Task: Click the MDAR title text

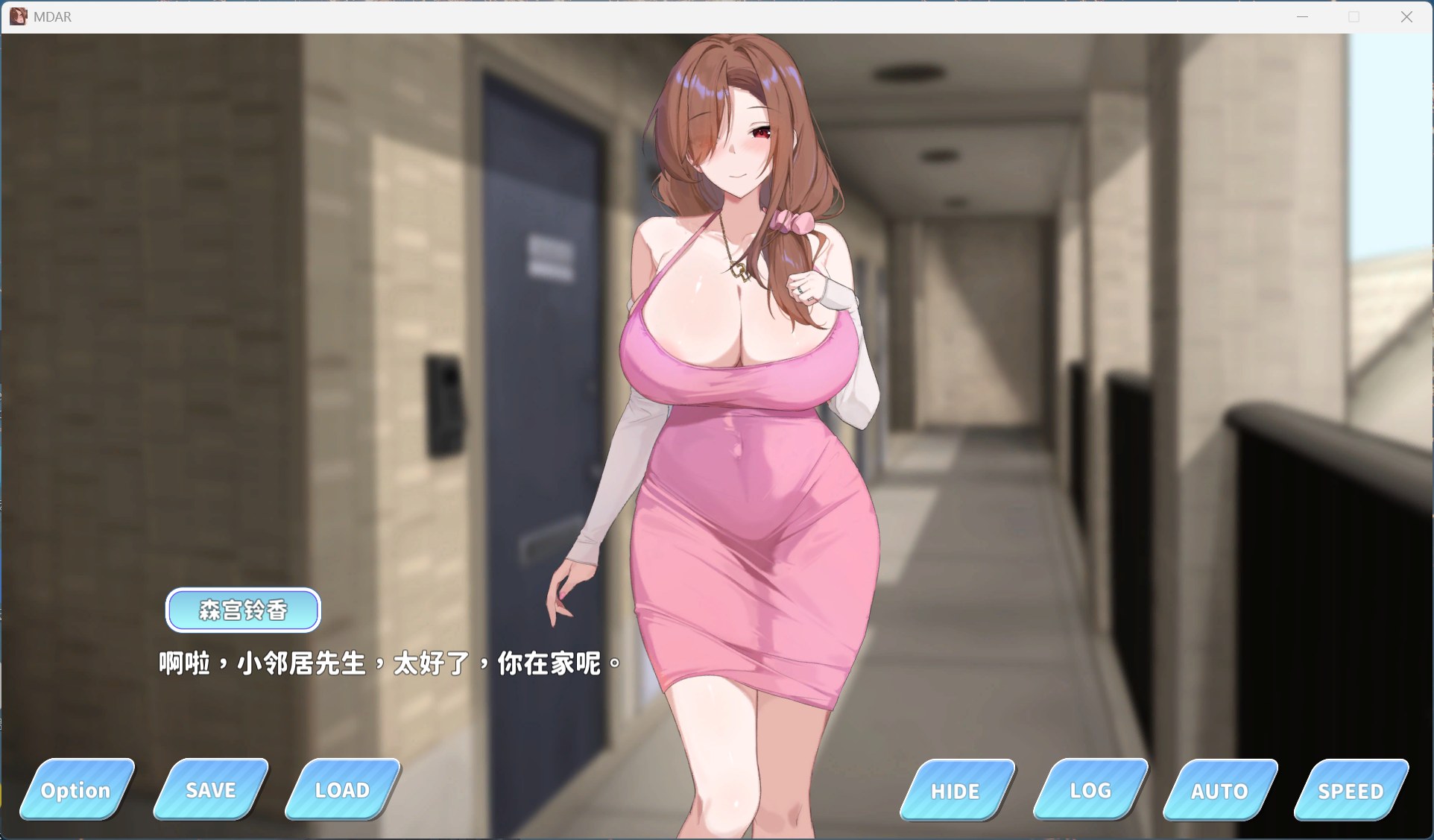Action: coord(52,16)
